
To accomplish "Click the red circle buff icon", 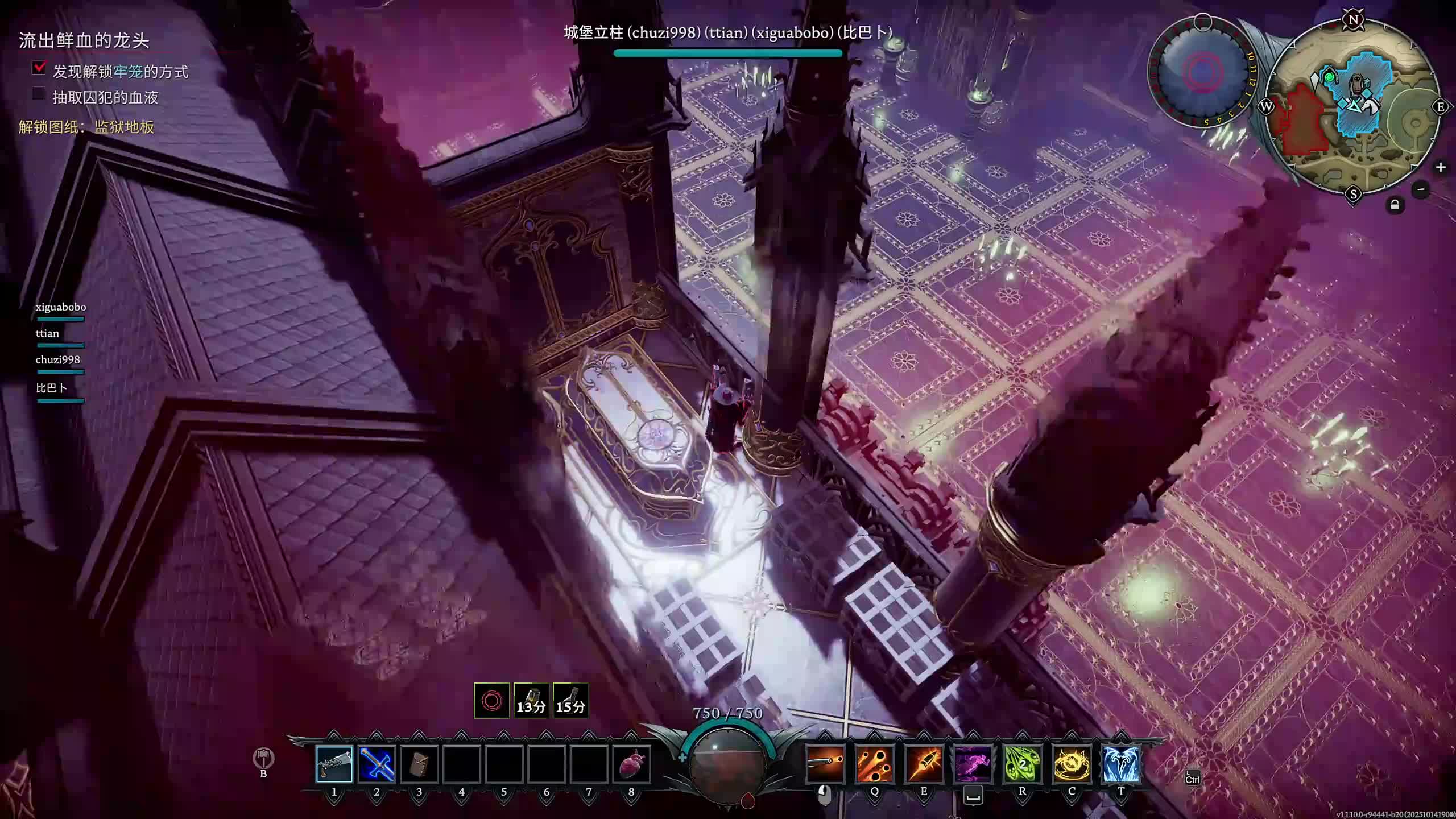I will (x=491, y=701).
